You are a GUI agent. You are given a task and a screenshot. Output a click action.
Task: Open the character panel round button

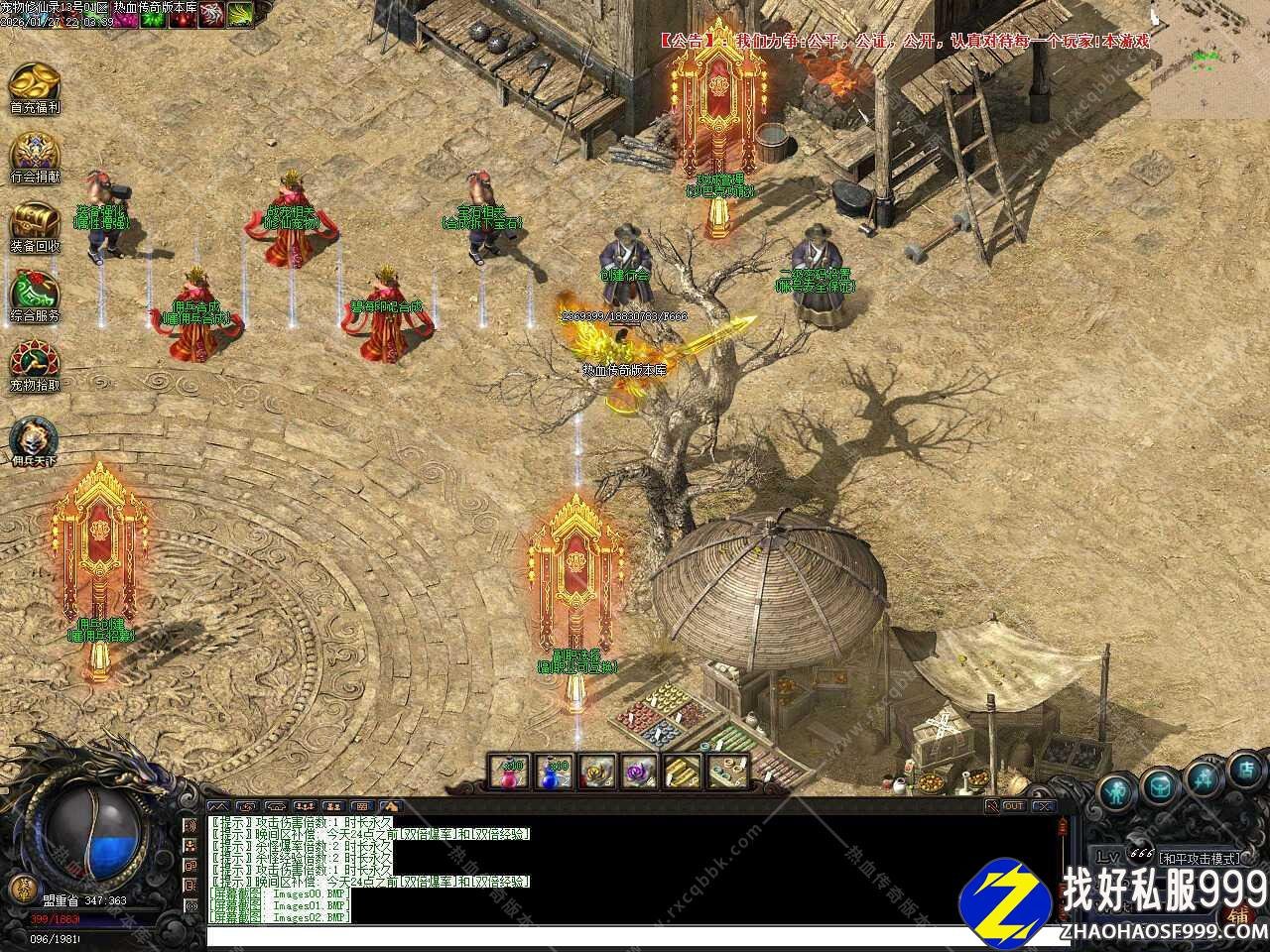pos(1117,790)
